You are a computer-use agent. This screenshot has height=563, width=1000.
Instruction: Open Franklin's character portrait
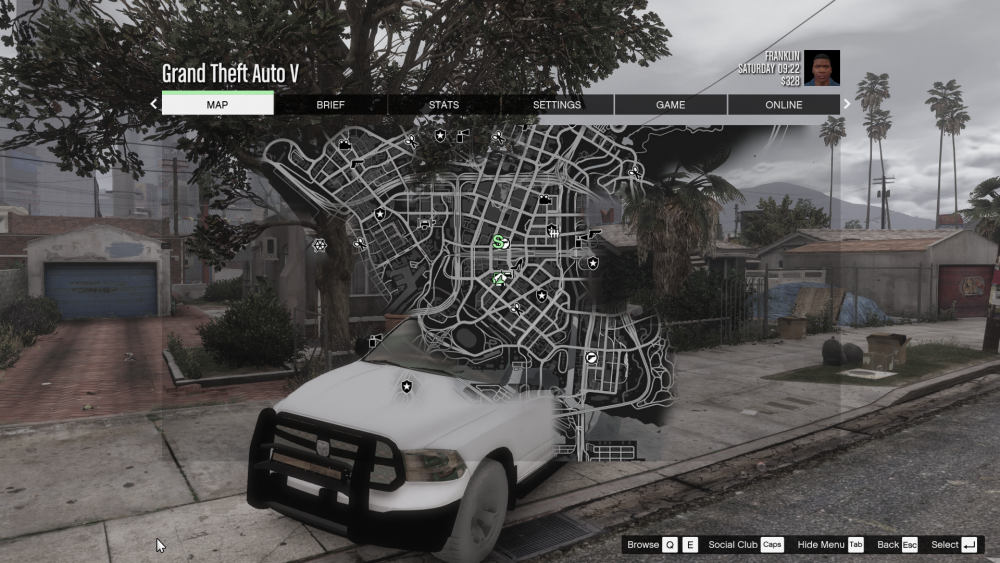tap(822, 68)
